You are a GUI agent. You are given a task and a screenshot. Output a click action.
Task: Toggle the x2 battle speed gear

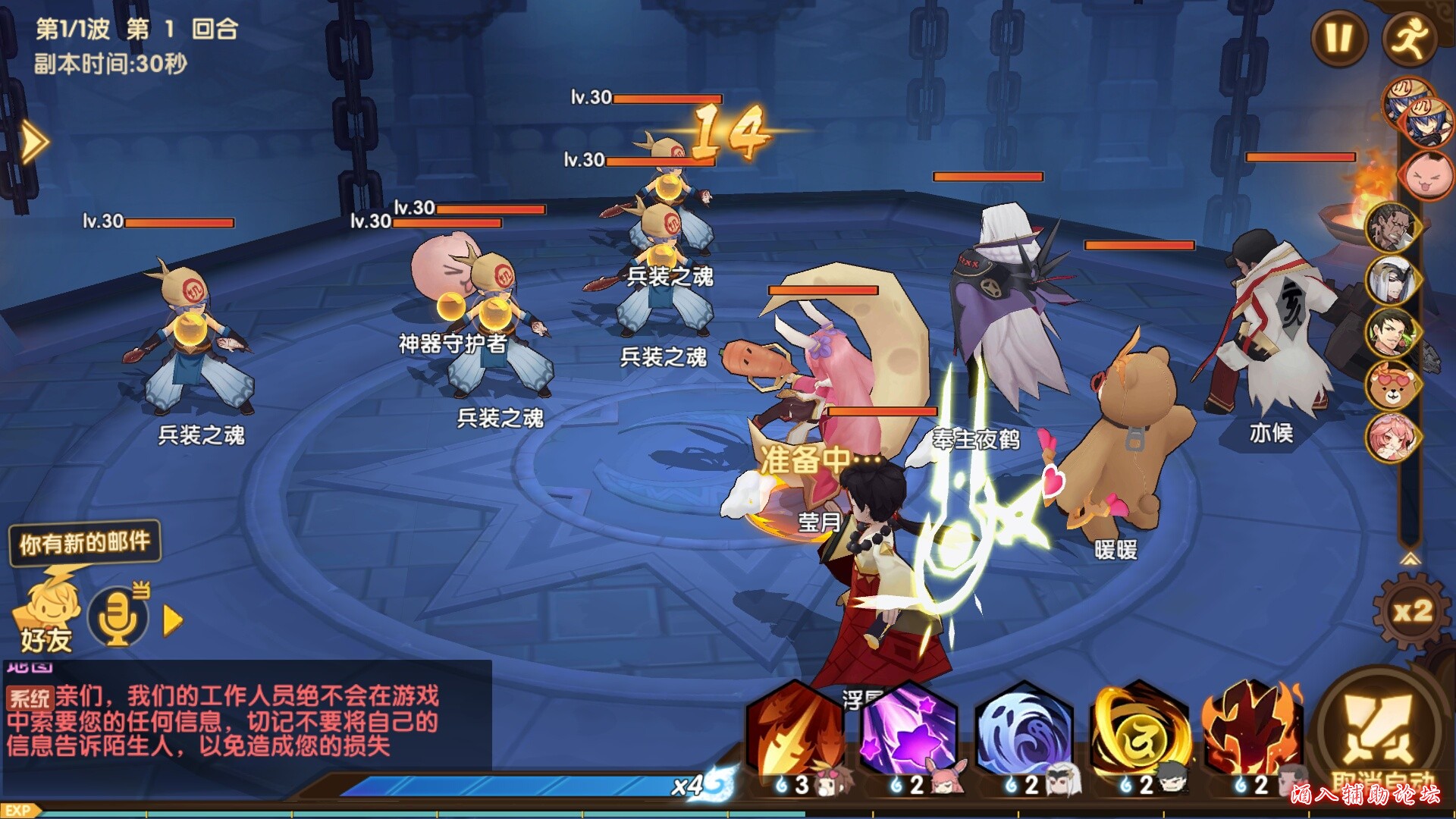click(1412, 611)
